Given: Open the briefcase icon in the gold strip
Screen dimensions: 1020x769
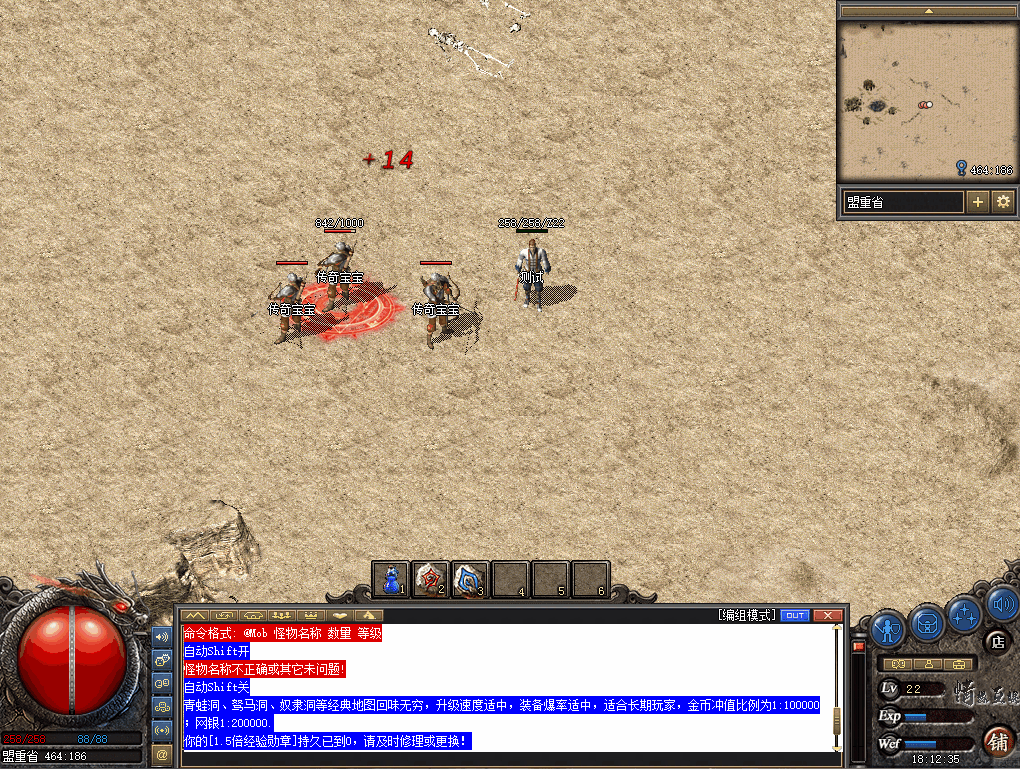Looking at the screenshot, I should (960, 664).
